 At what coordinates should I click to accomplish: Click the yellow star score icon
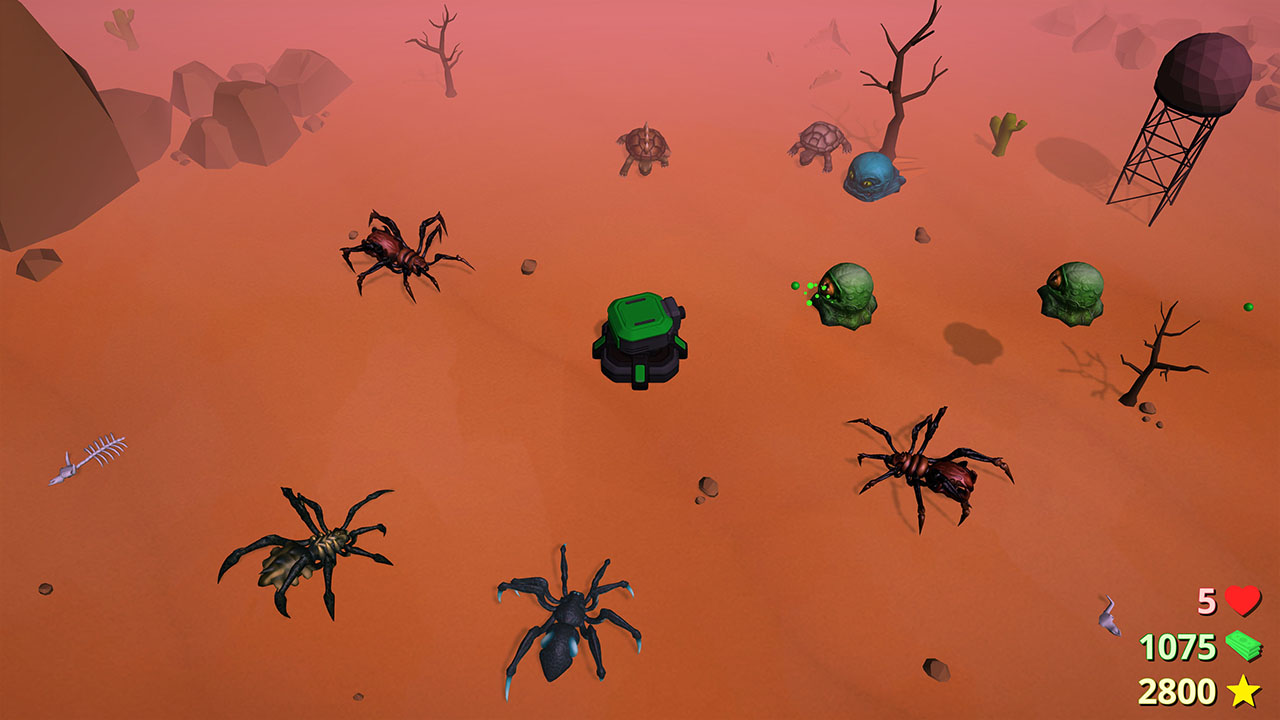[x=1243, y=688]
